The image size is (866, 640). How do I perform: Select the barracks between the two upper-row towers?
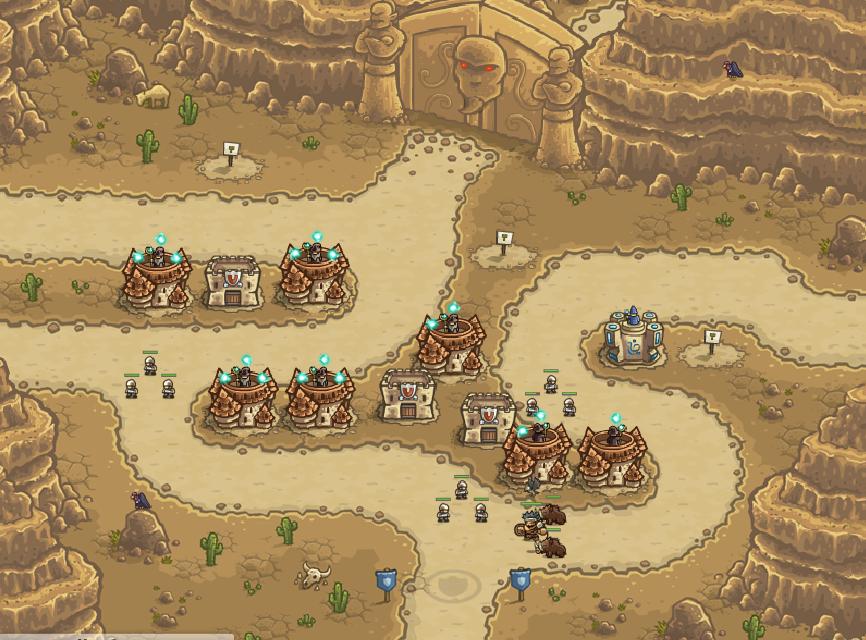point(233,281)
